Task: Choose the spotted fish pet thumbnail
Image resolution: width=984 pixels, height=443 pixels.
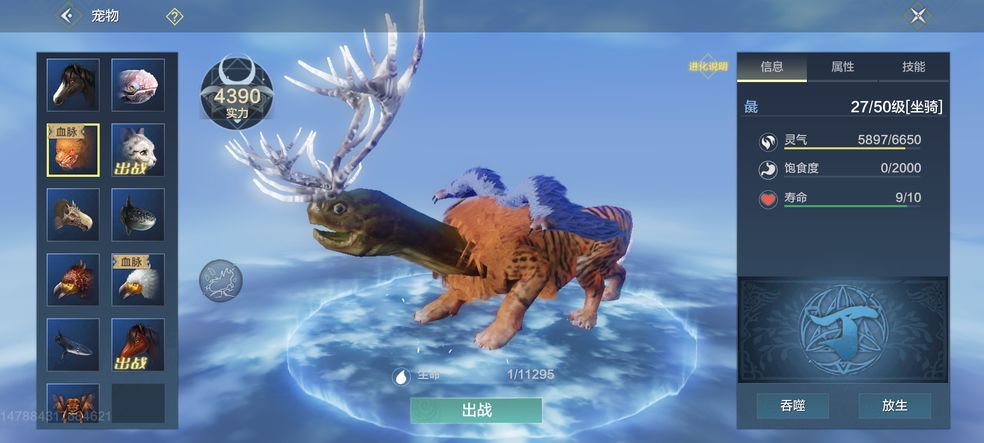Action: coord(138,214)
